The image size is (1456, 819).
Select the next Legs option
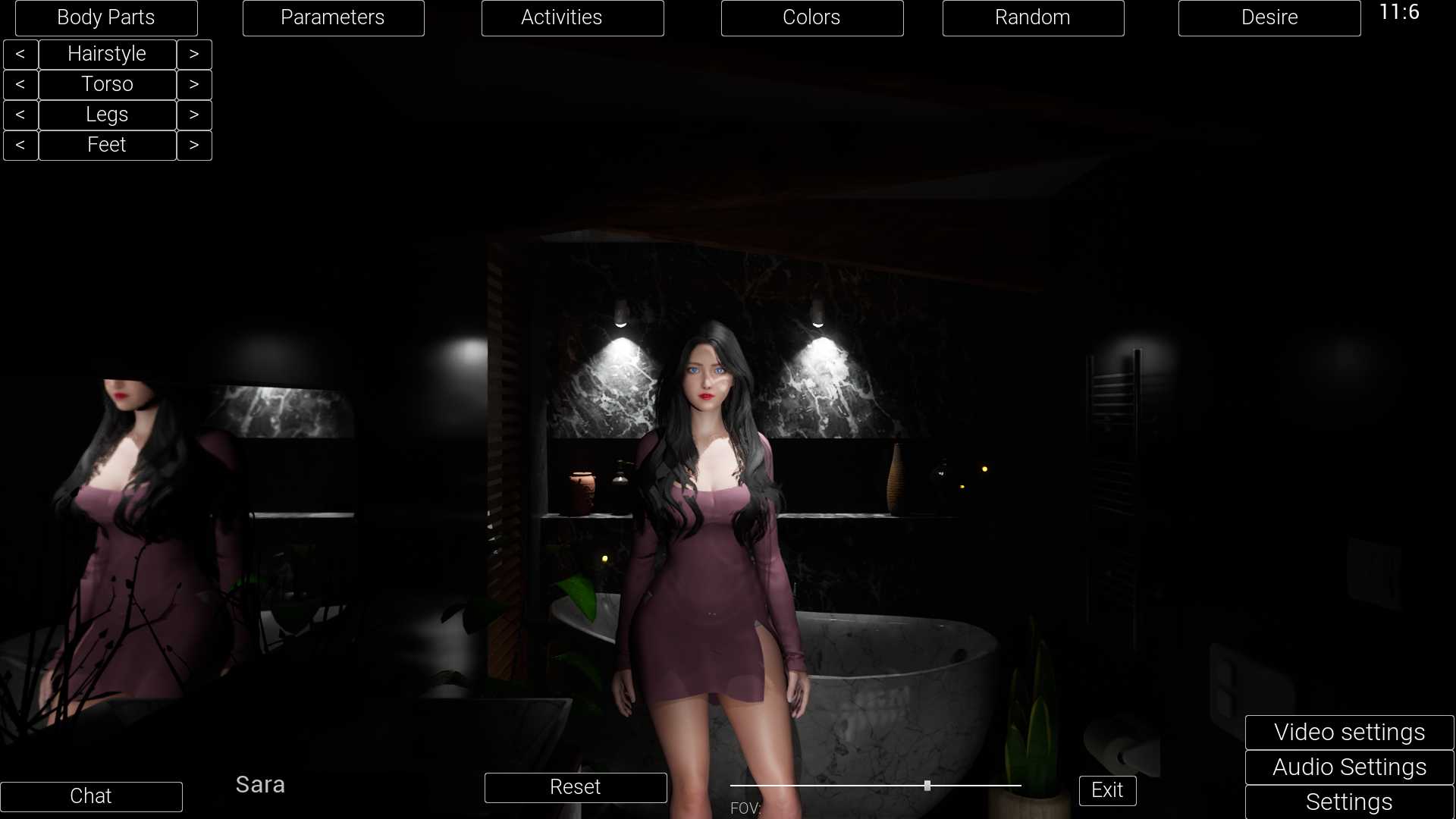[194, 115]
